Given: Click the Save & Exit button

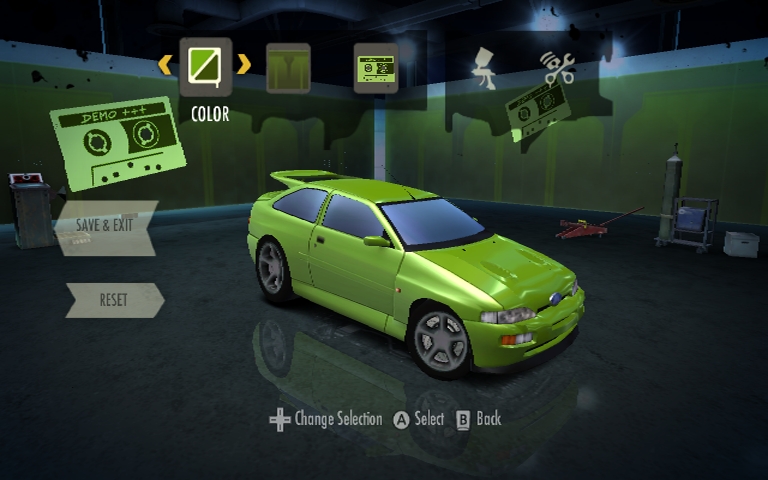Looking at the screenshot, I should tap(105, 224).
